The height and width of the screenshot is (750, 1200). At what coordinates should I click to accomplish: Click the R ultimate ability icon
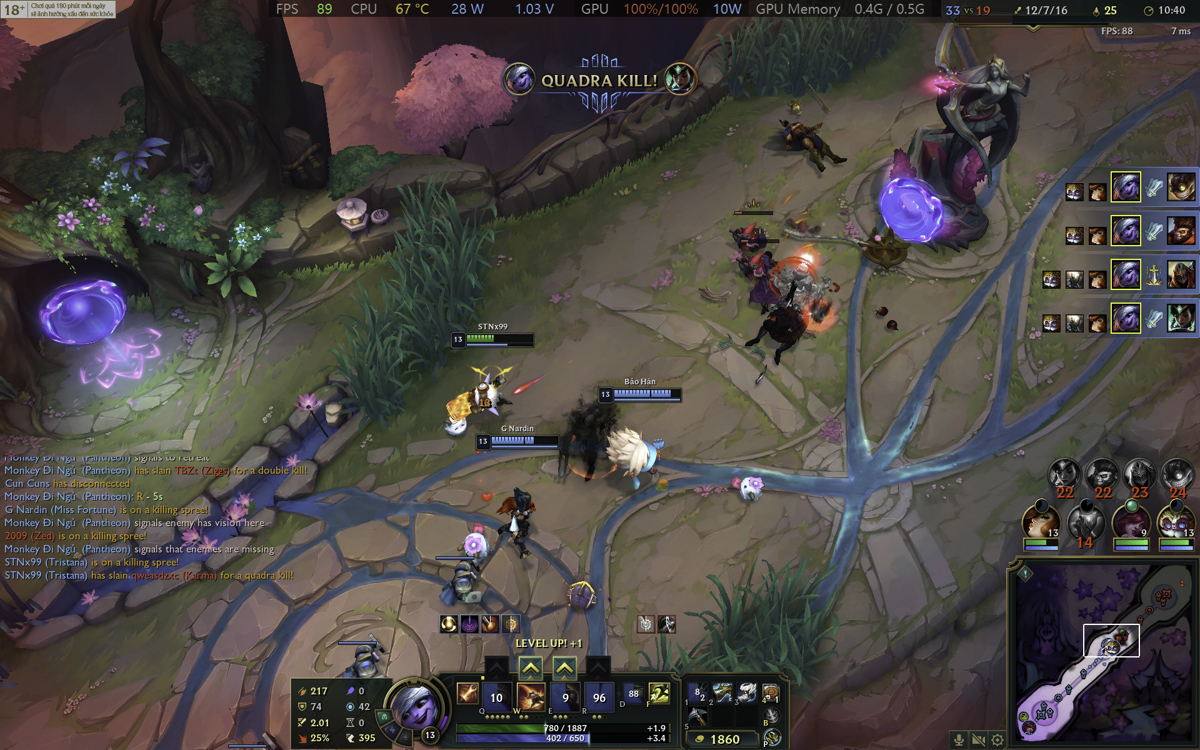599,697
